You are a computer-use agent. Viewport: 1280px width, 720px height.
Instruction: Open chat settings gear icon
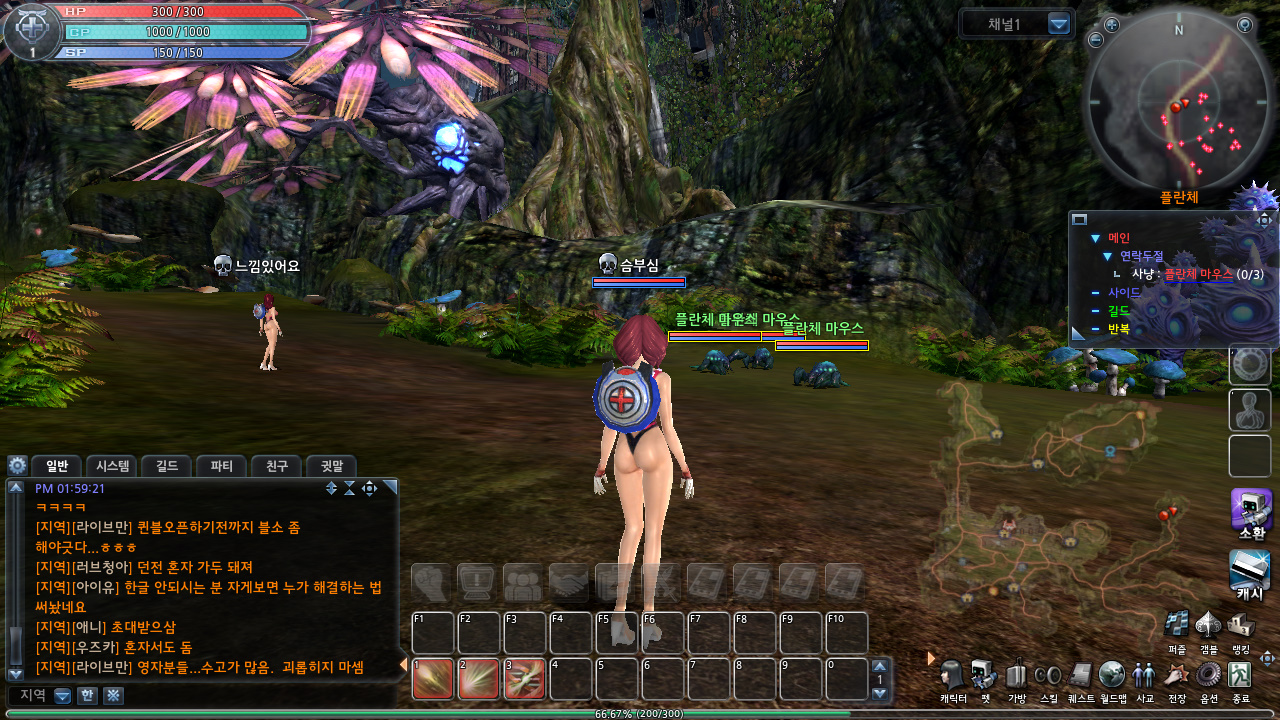17,466
